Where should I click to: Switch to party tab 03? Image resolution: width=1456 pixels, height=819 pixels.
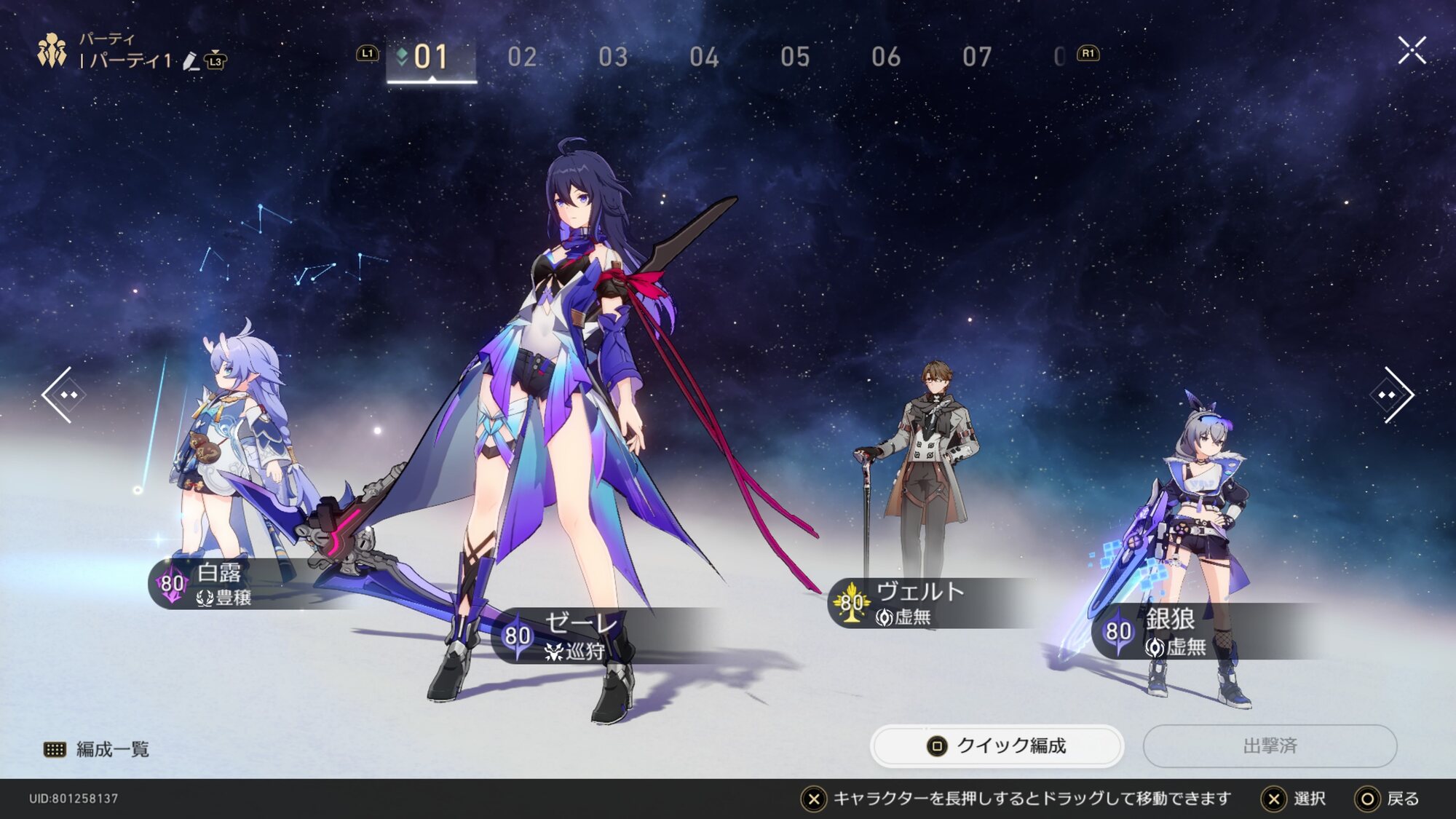tap(613, 57)
